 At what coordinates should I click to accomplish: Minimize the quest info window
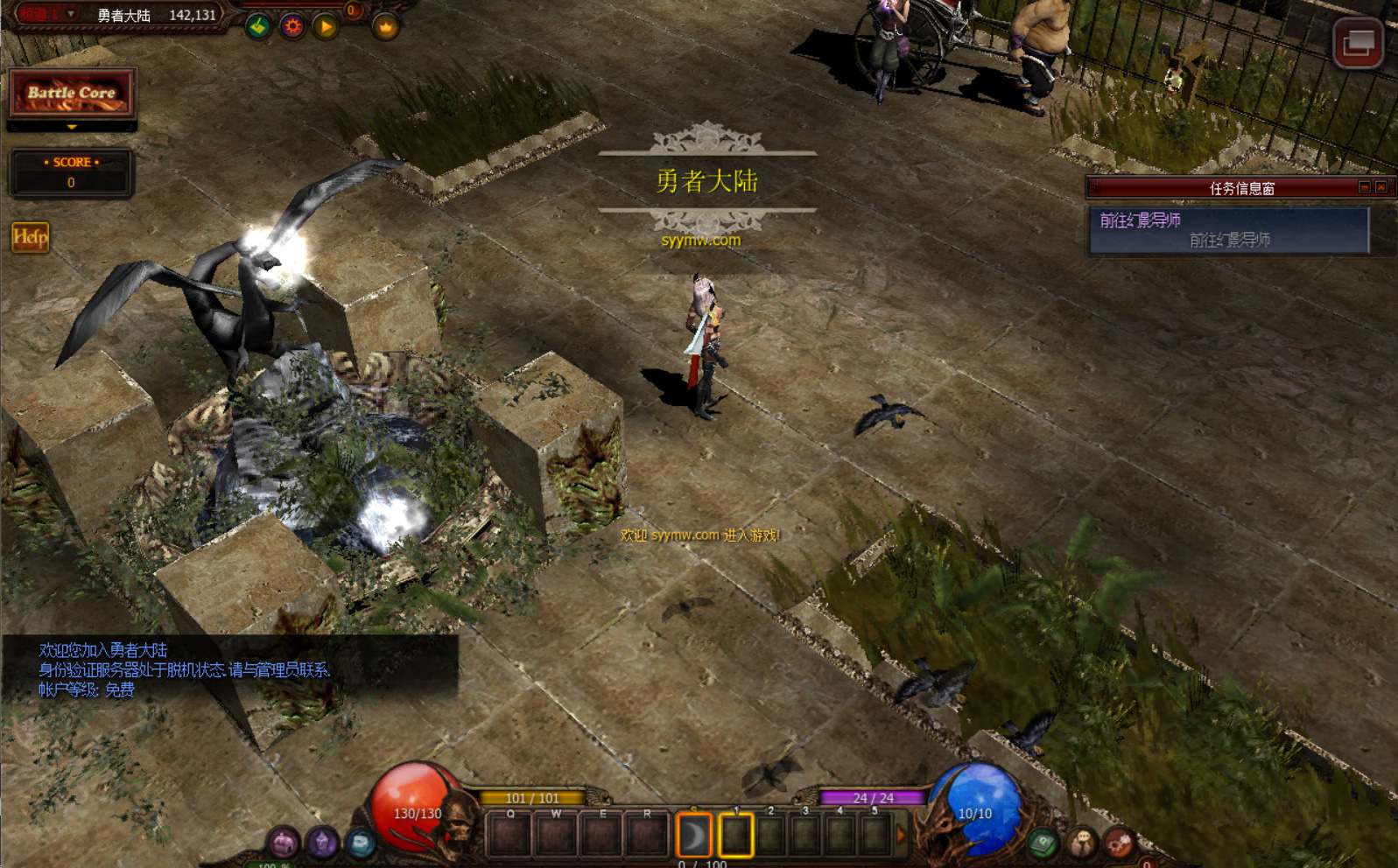(x=1364, y=187)
